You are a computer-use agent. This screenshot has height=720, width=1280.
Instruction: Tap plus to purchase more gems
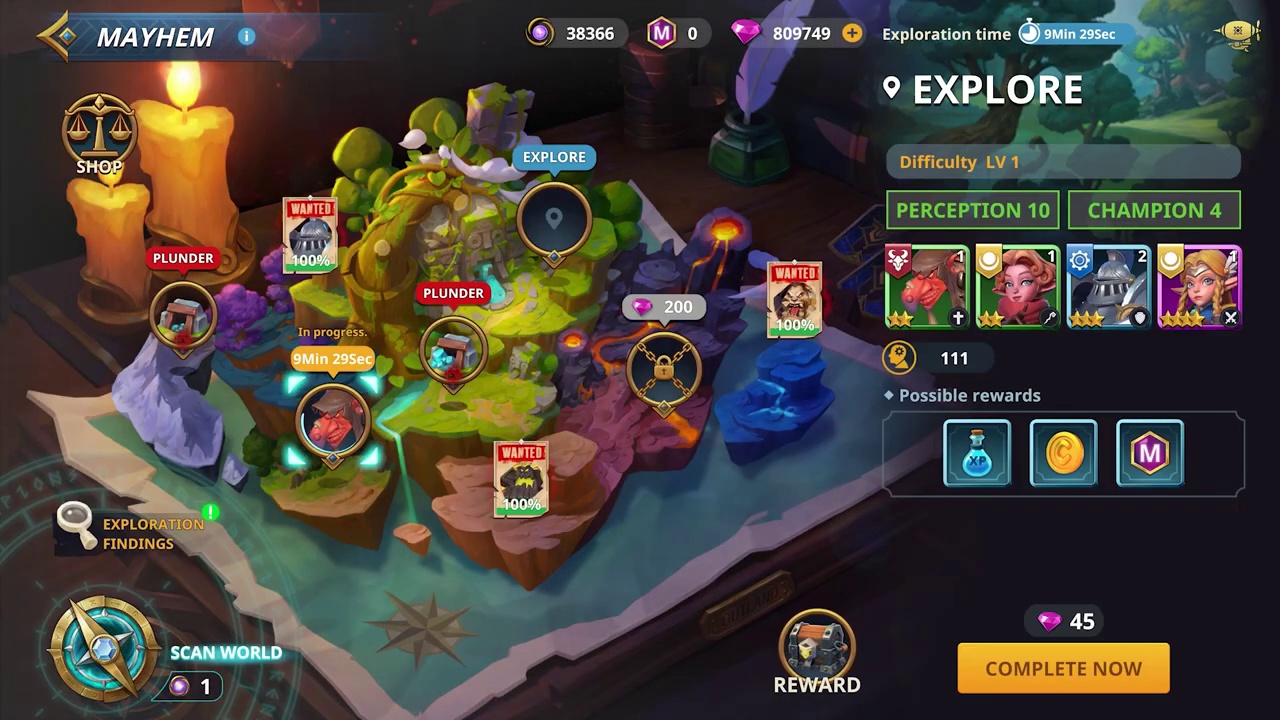(852, 33)
